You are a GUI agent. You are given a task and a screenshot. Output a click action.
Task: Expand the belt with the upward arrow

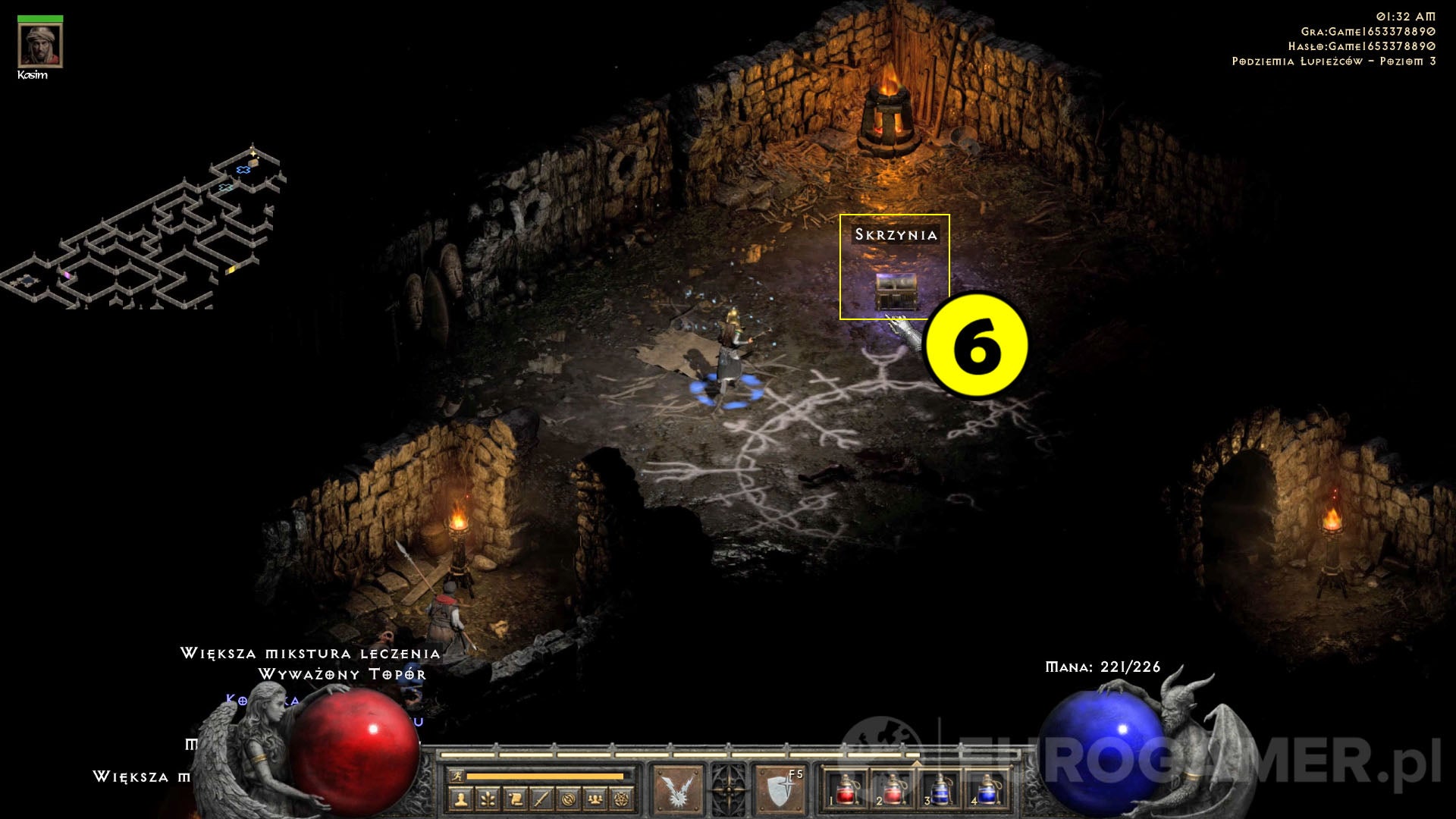pos(917,763)
